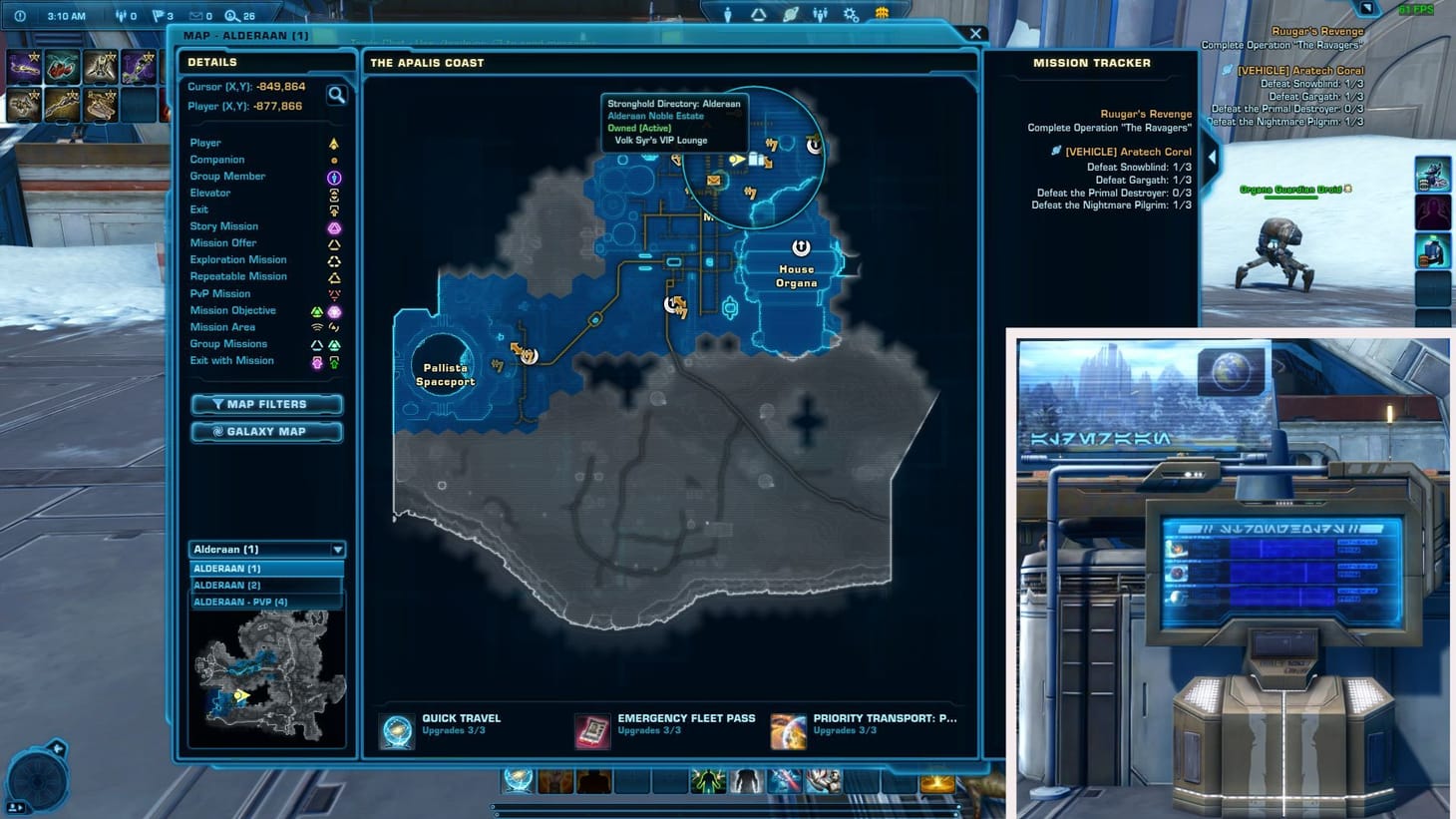Open the galaxy map planet icon in top bar
Image resolution: width=1456 pixels, height=819 pixels.
(x=790, y=13)
